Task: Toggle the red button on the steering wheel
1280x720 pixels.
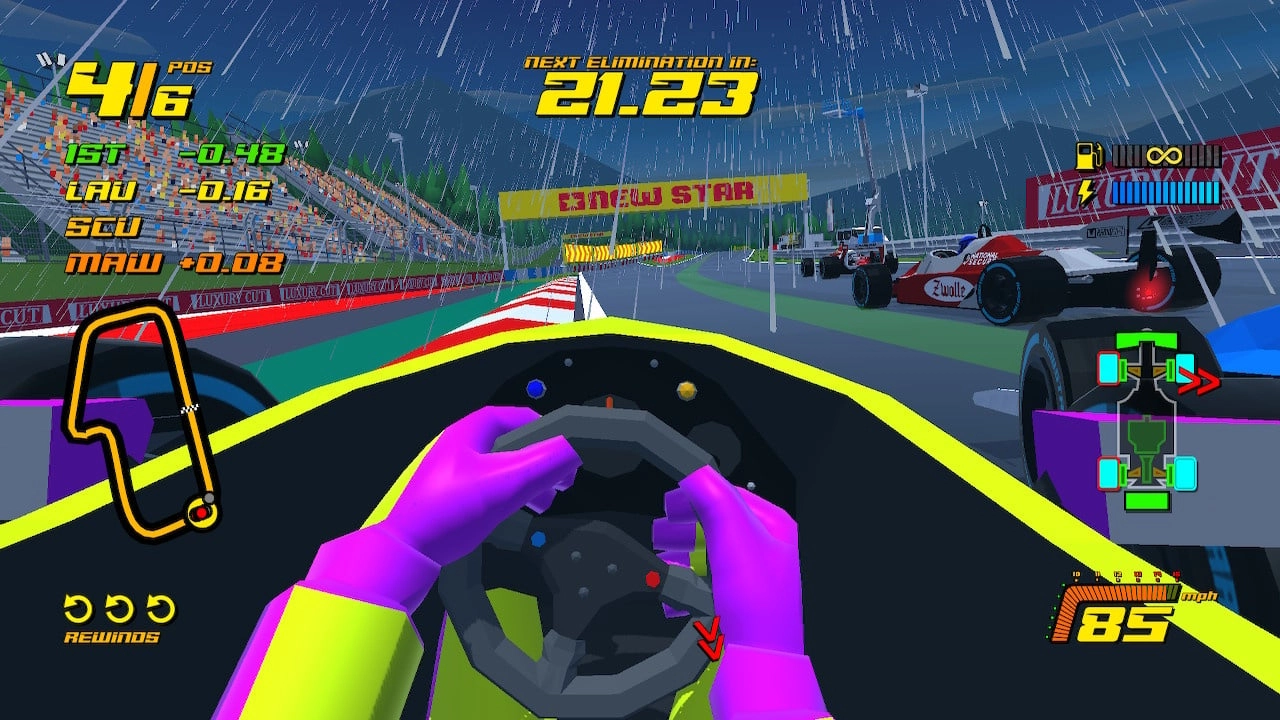Action: point(652,580)
